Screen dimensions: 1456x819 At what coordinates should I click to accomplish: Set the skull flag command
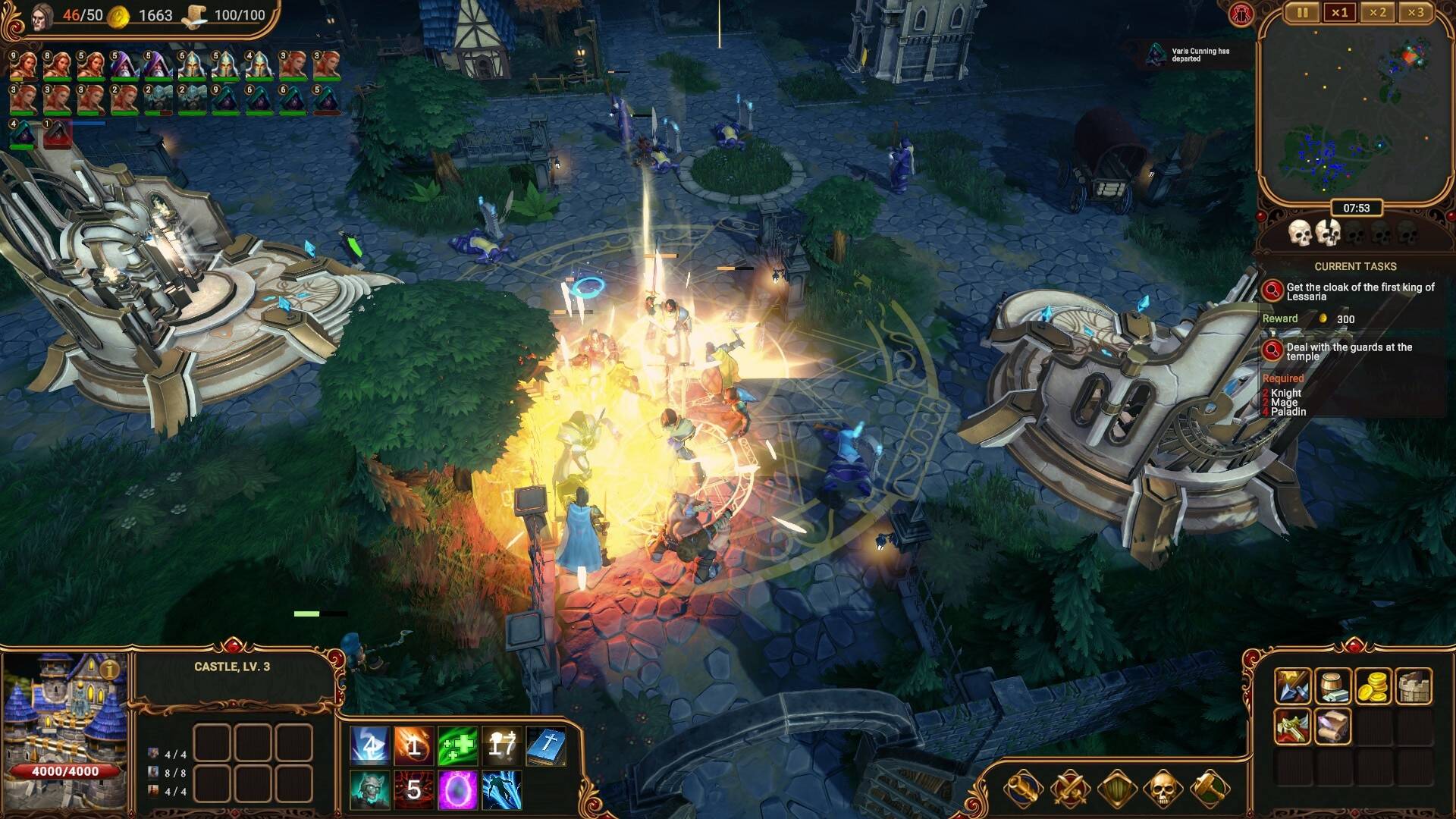click(1163, 789)
